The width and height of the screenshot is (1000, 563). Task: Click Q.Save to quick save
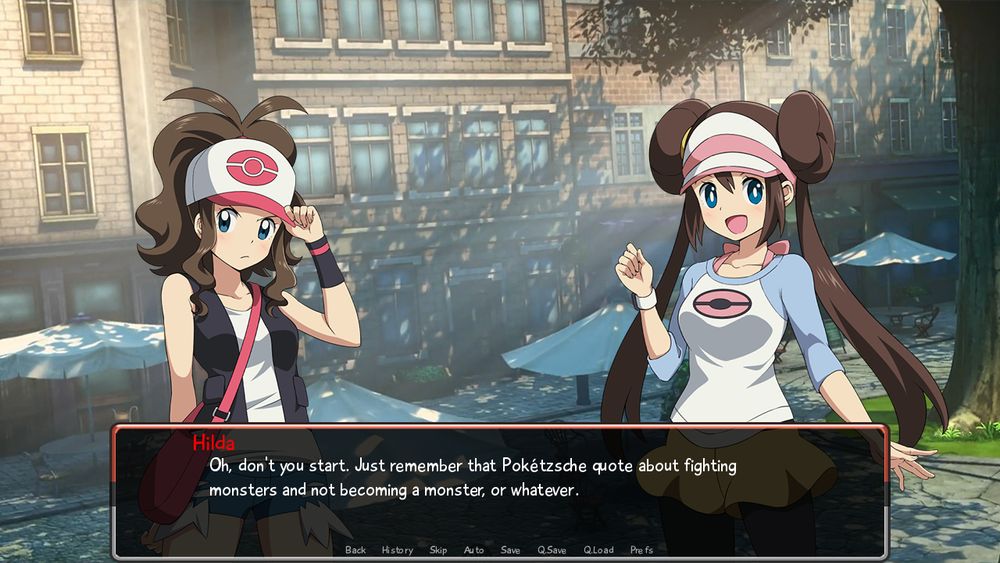point(551,550)
